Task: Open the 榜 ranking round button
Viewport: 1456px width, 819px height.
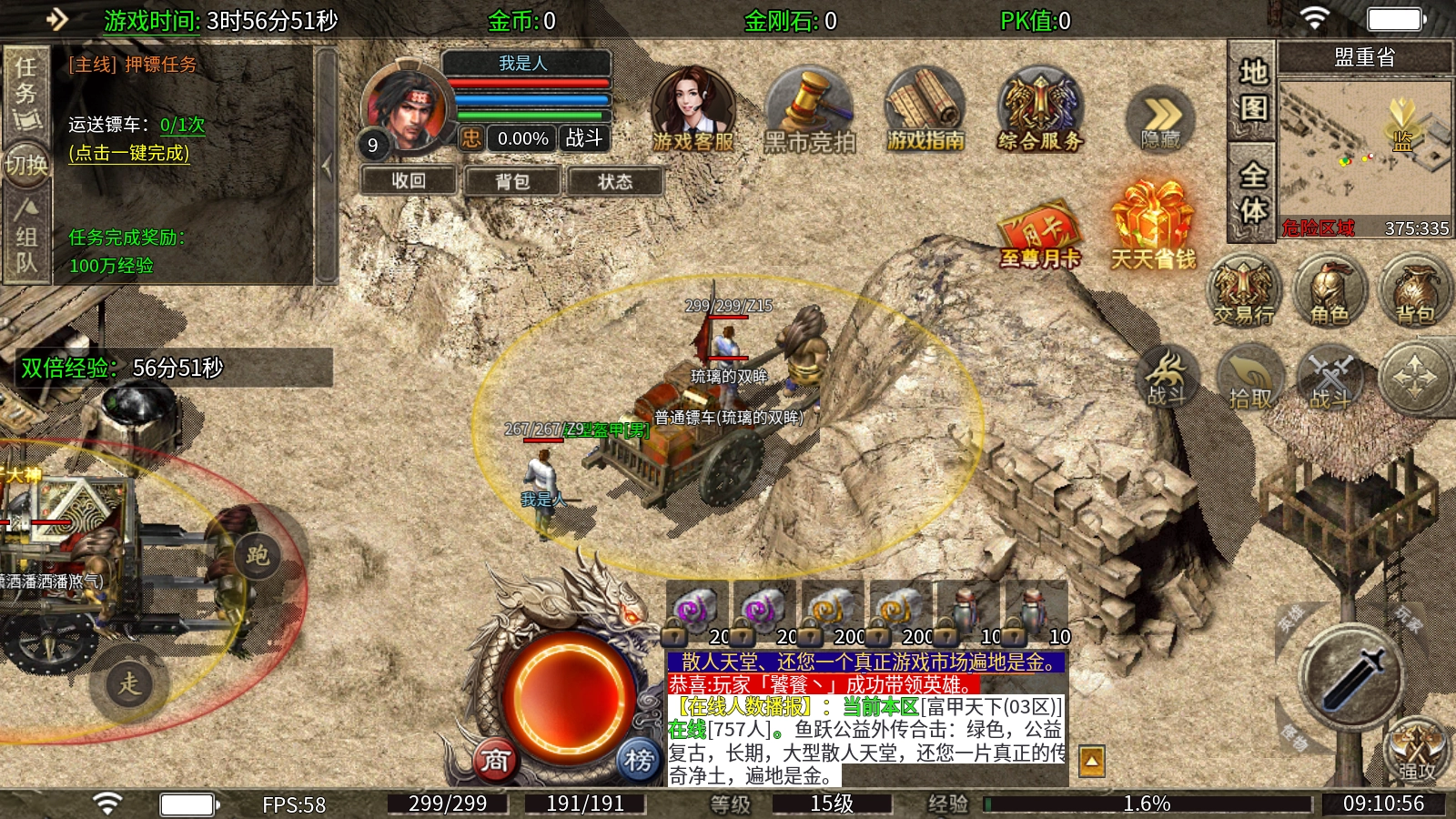Action: [x=639, y=760]
